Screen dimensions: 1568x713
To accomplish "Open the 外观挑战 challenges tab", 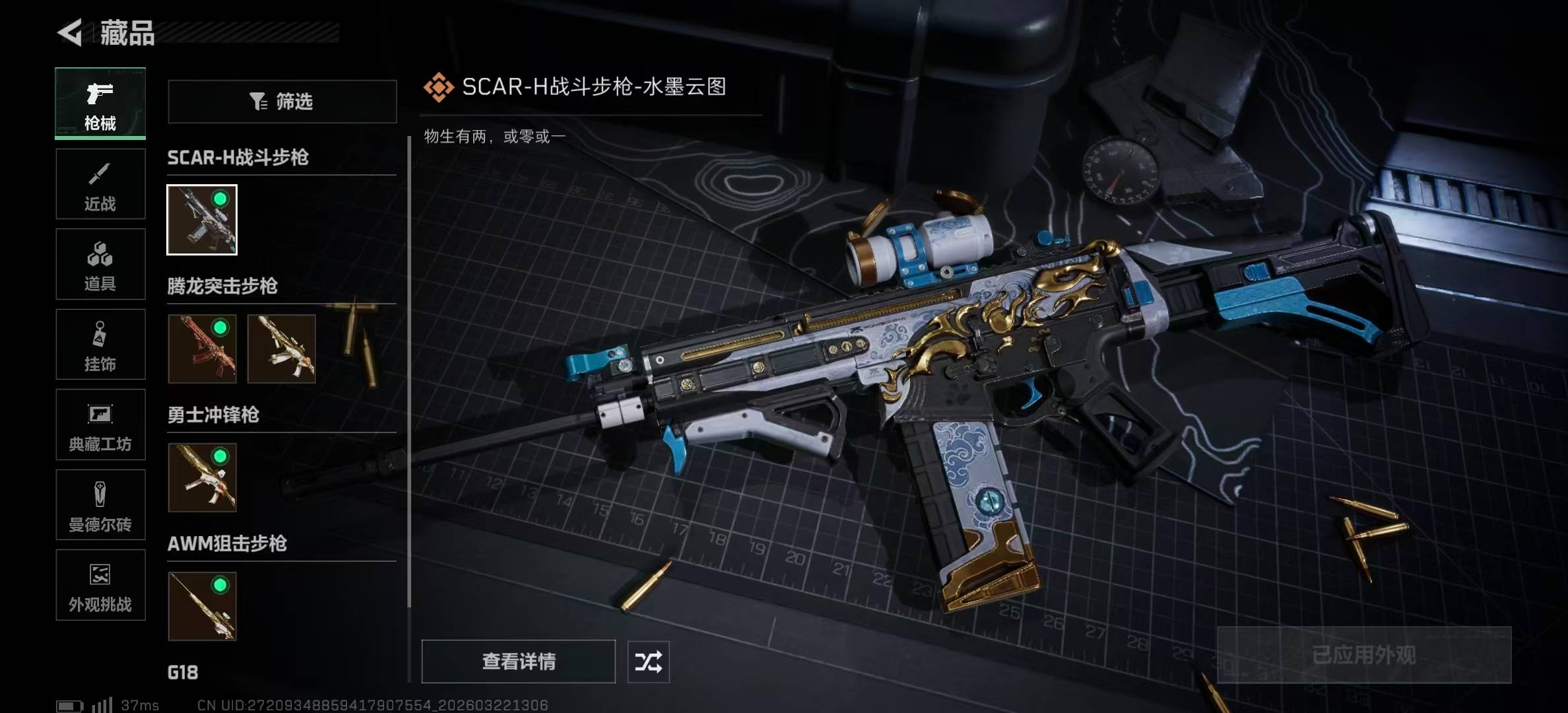I will (x=100, y=585).
